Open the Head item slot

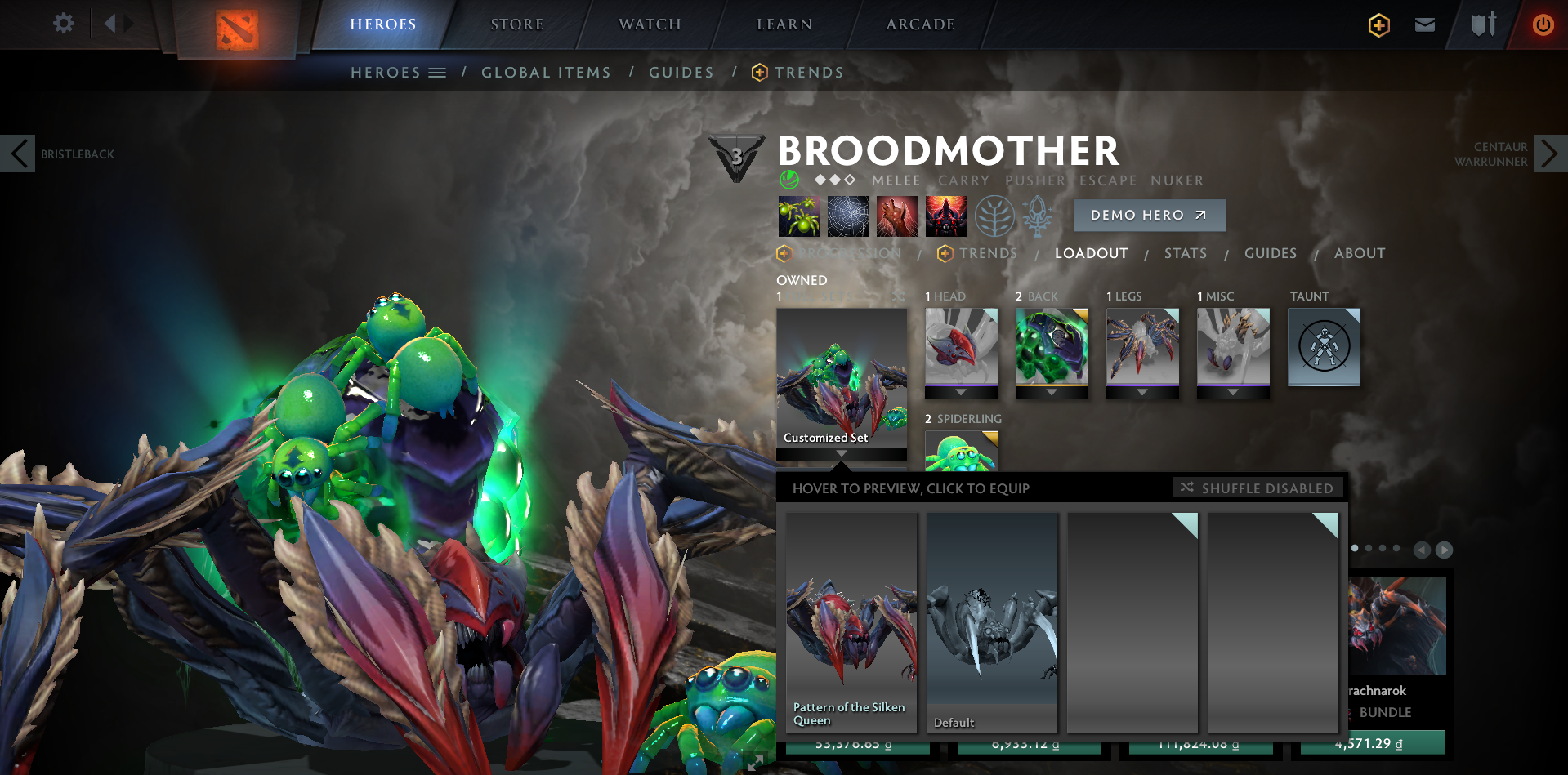[x=961, y=346]
